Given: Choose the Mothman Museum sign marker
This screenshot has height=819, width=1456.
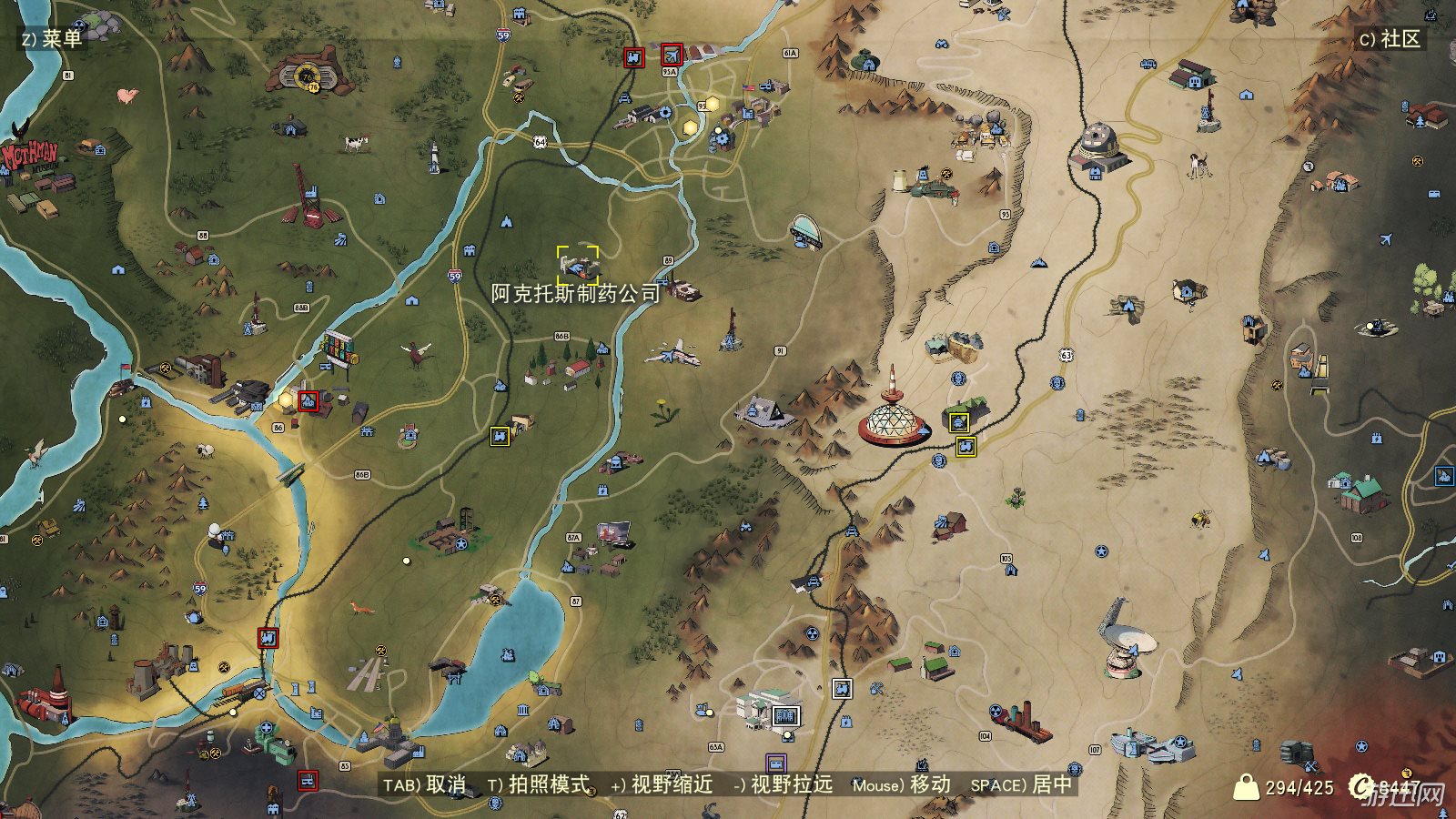Looking at the screenshot, I should (x=29, y=157).
